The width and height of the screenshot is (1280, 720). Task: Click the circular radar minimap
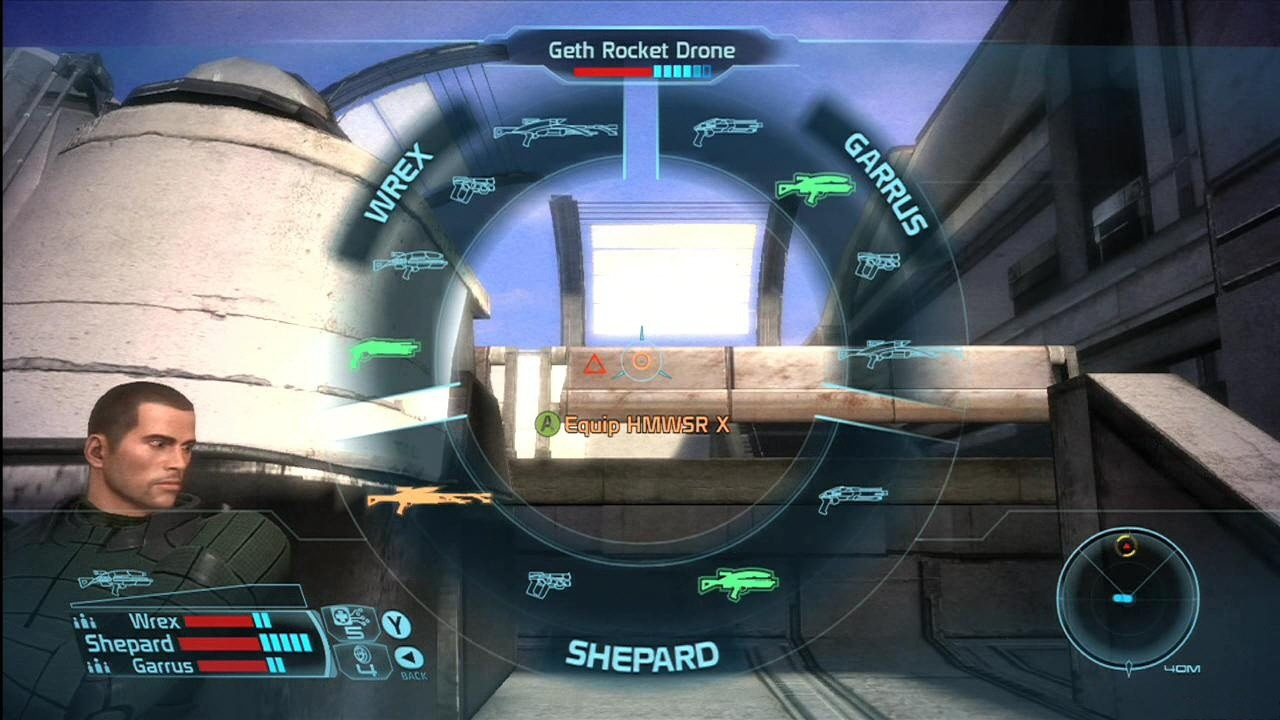click(x=1127, y=595)
